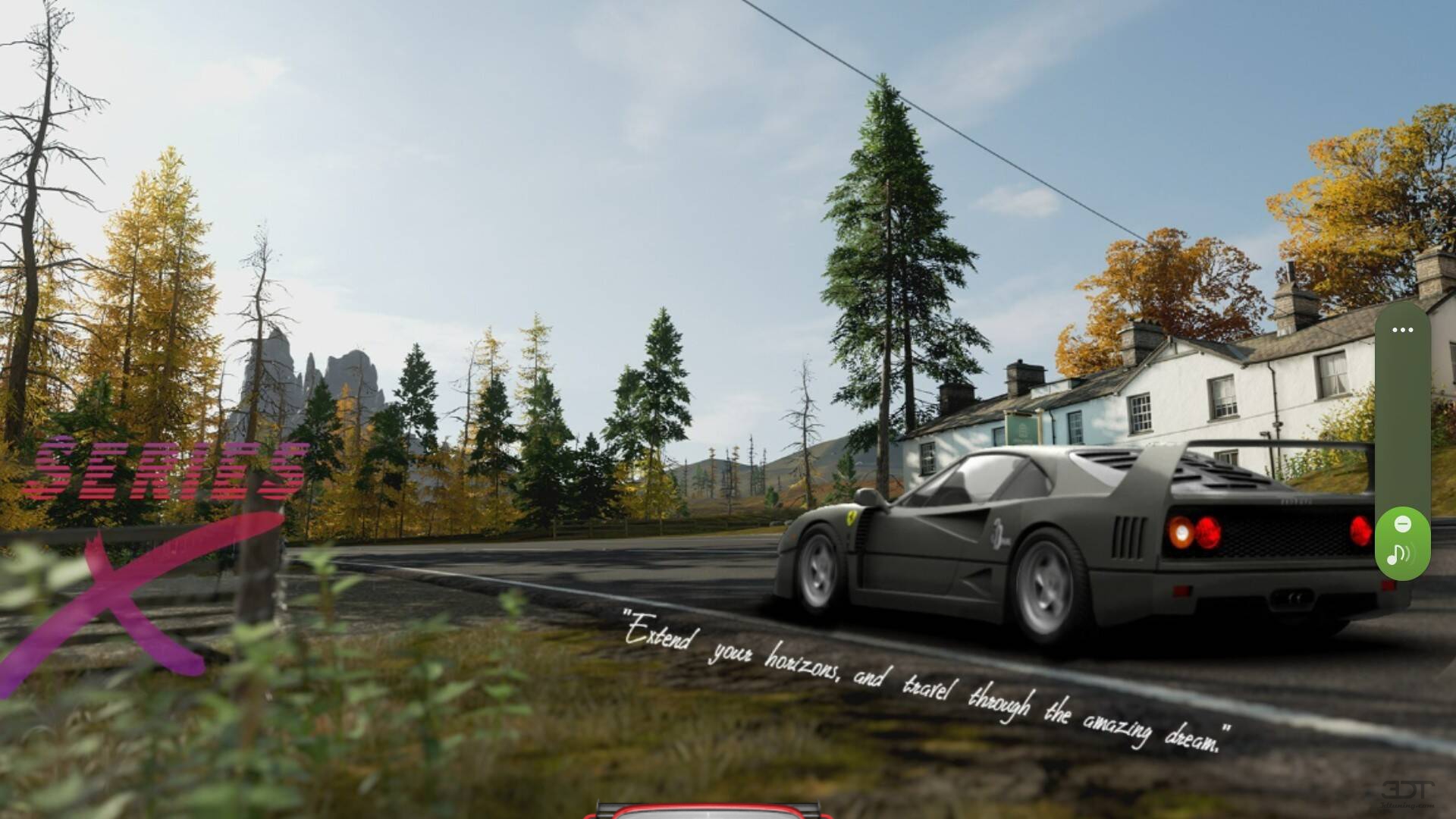Set volume on the dark green slider track
The image size is (1456, 819).
click(1402, 425)
